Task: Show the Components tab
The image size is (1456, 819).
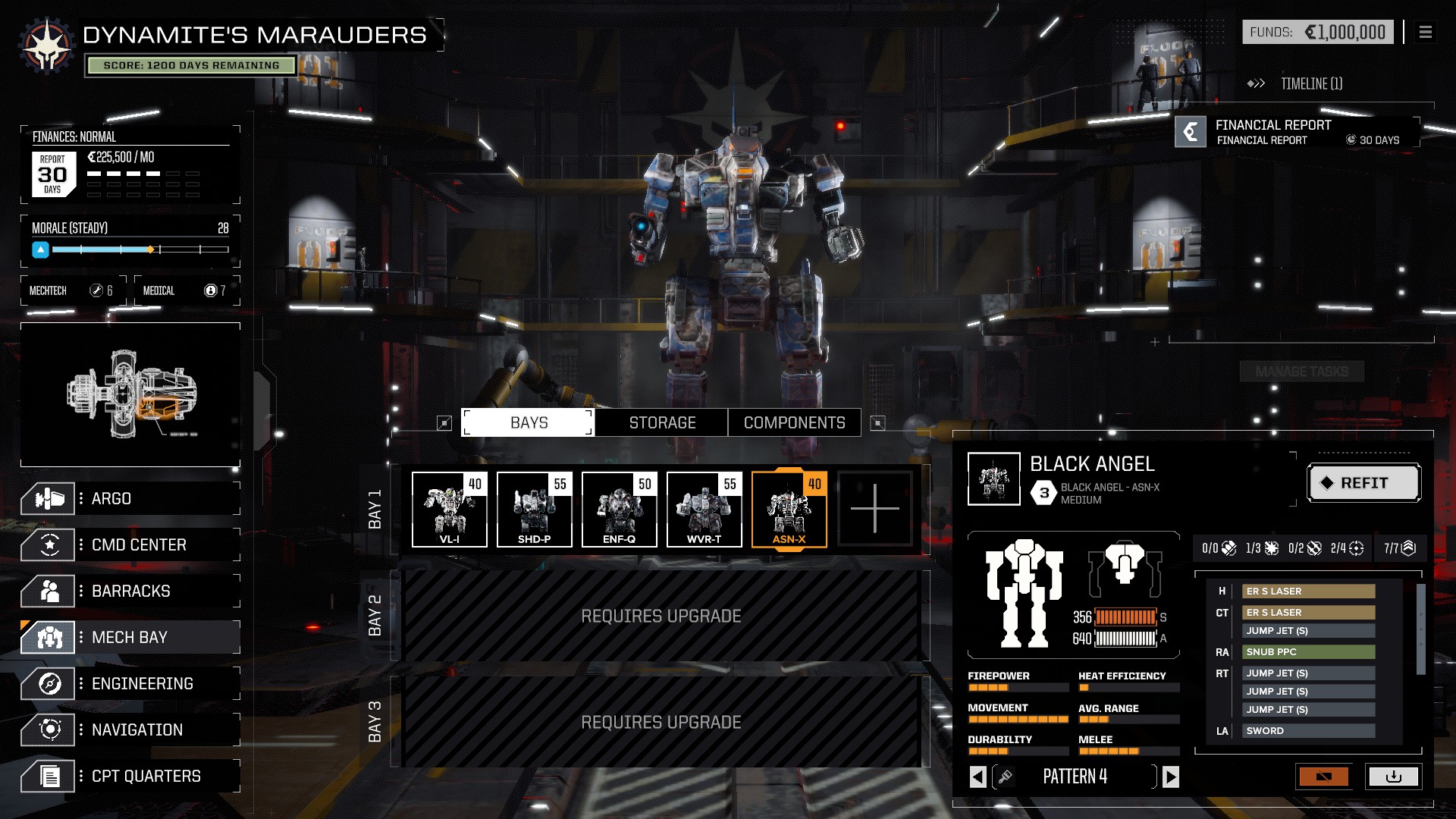Action: pyautogui.click(x=794, y=423)
